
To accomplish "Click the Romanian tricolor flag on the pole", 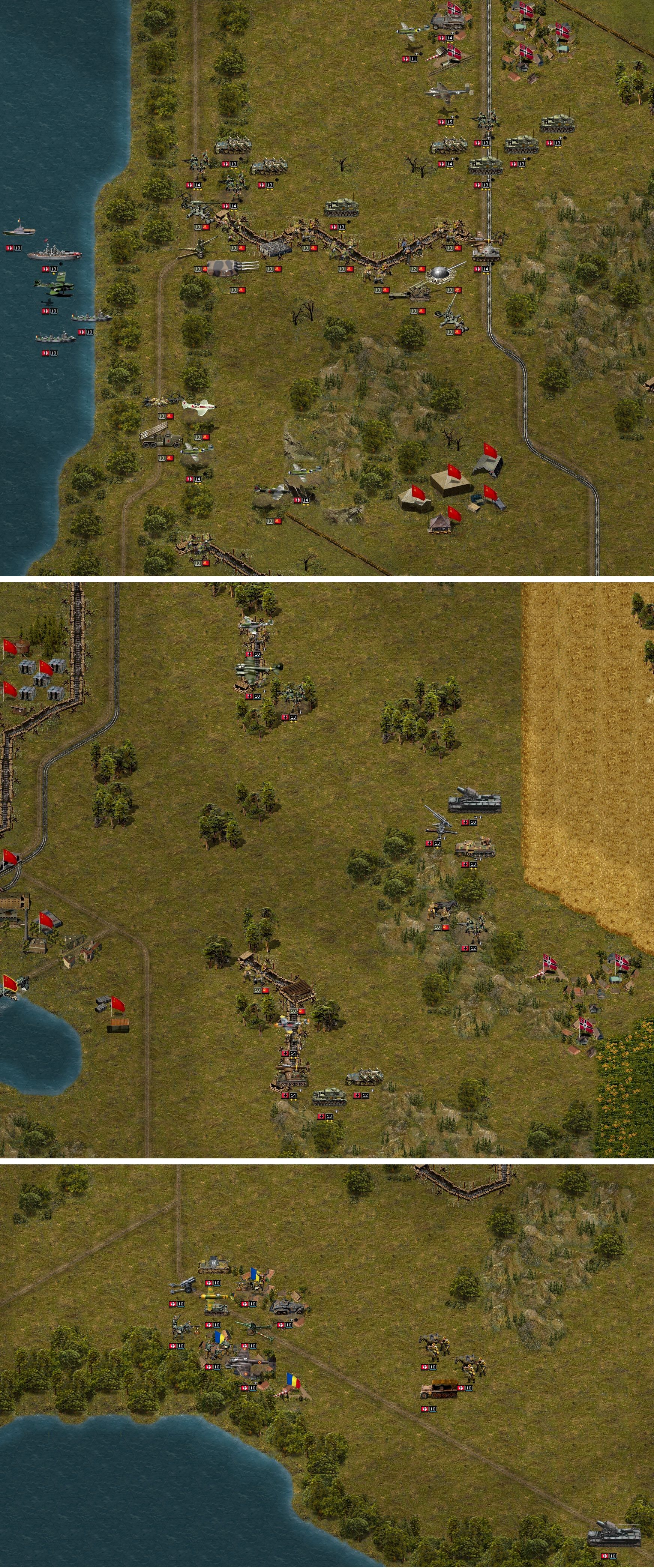I will [x=292, y=1380].
